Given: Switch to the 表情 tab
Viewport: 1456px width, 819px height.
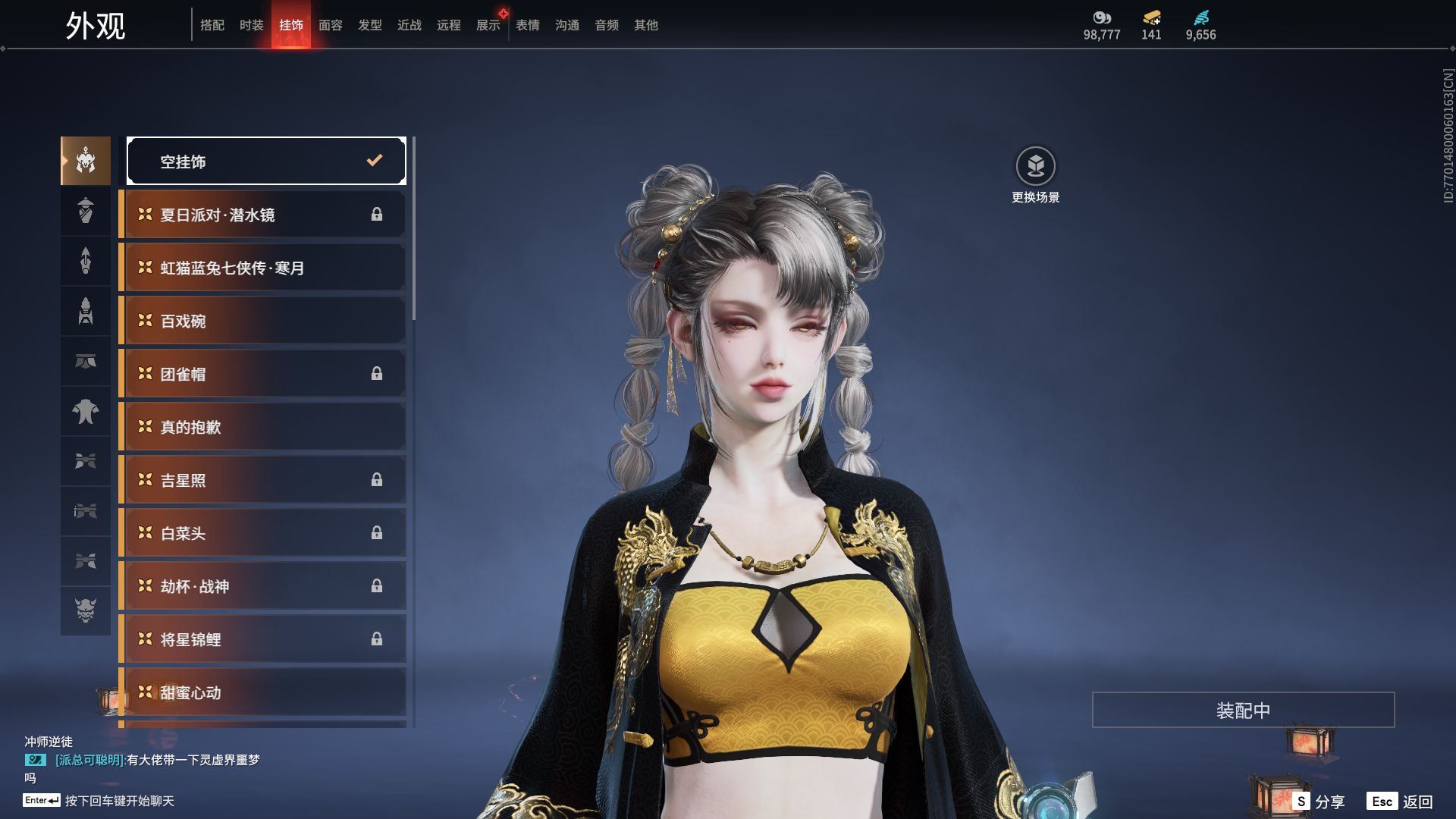Looking at the screenshot, I should pos(527,25).
